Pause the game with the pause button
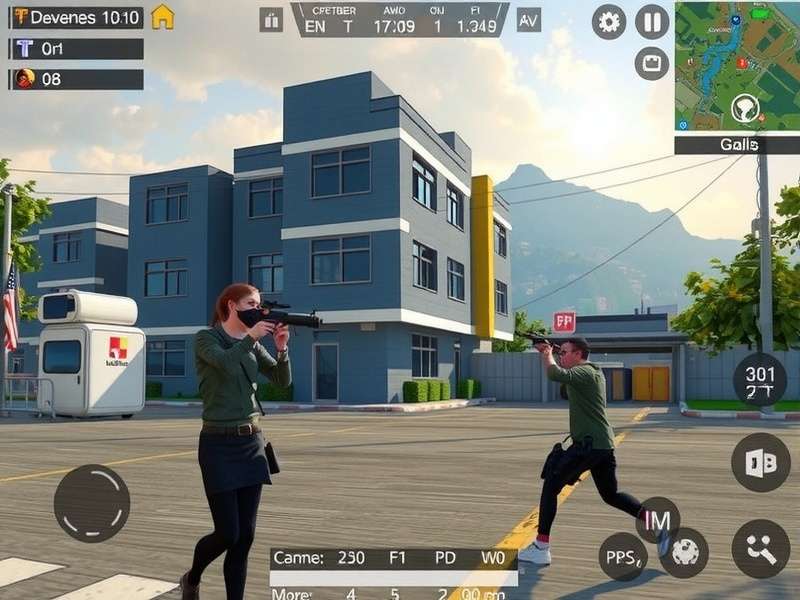This screenshot has width=800, height=600. (x=652, y=21)
